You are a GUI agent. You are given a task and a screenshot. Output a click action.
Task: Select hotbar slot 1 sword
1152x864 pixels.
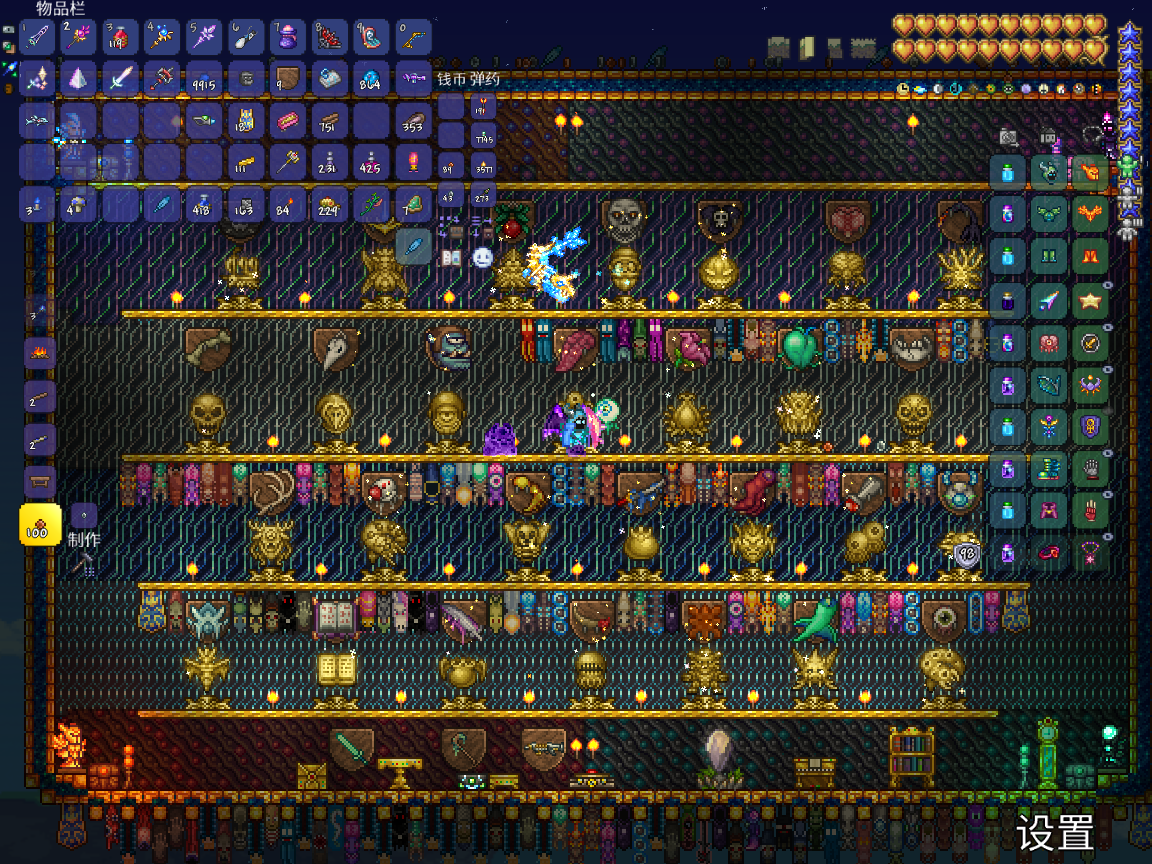click(x=39, y=37)
